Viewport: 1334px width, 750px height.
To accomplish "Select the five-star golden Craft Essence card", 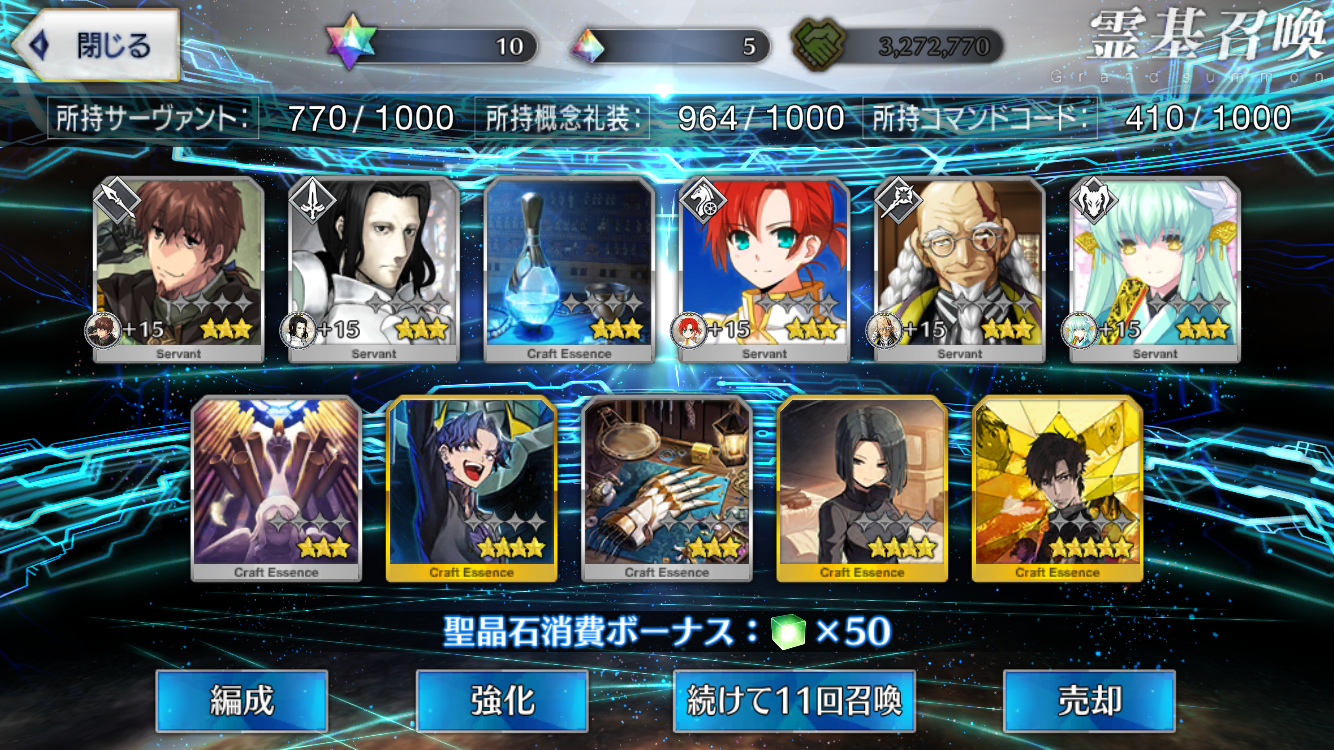I will (x=1057, y=487).
